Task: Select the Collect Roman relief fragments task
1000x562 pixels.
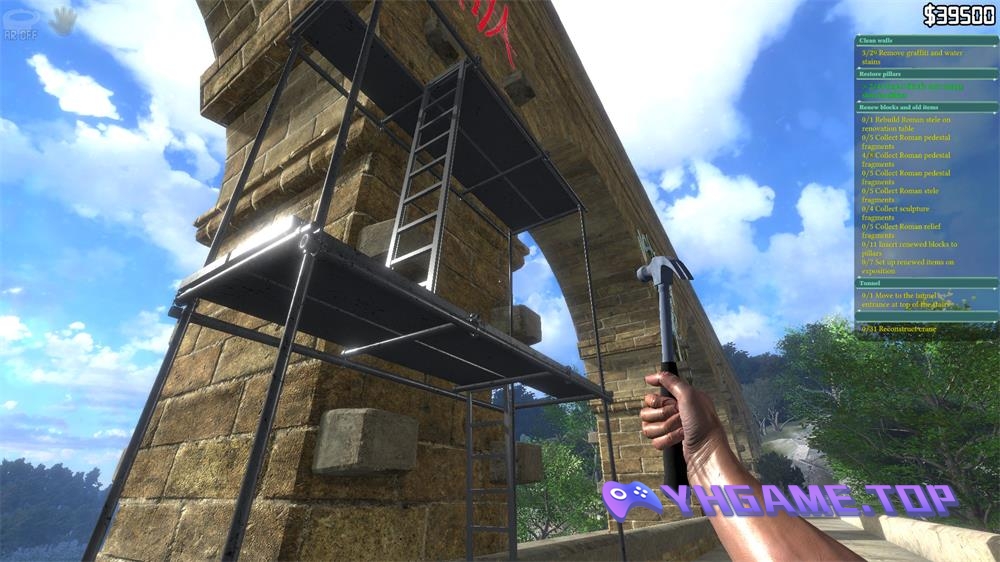Action: point(906,231)
